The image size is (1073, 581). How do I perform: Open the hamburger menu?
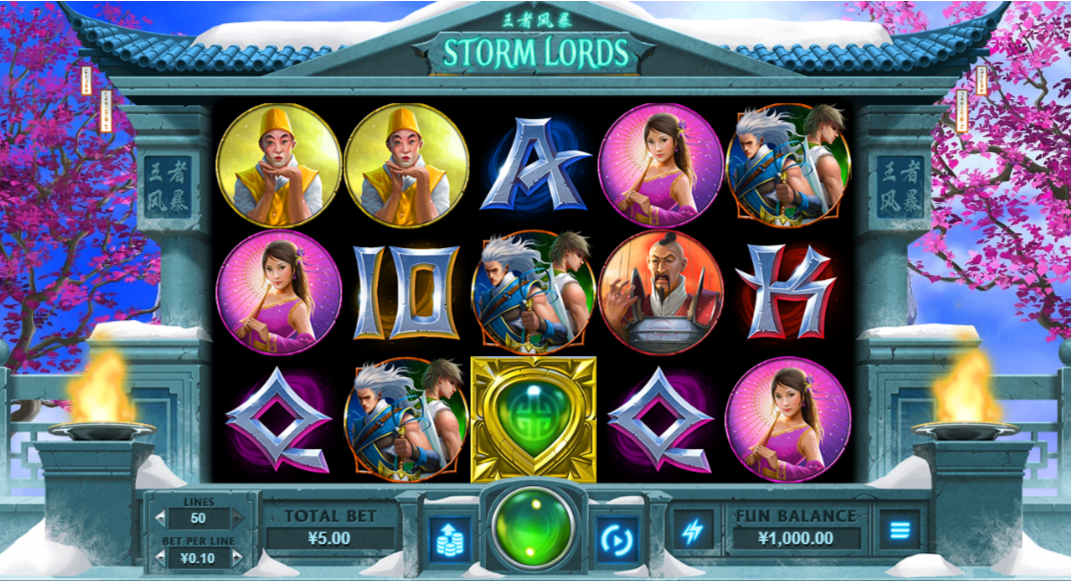coord(900,530)
